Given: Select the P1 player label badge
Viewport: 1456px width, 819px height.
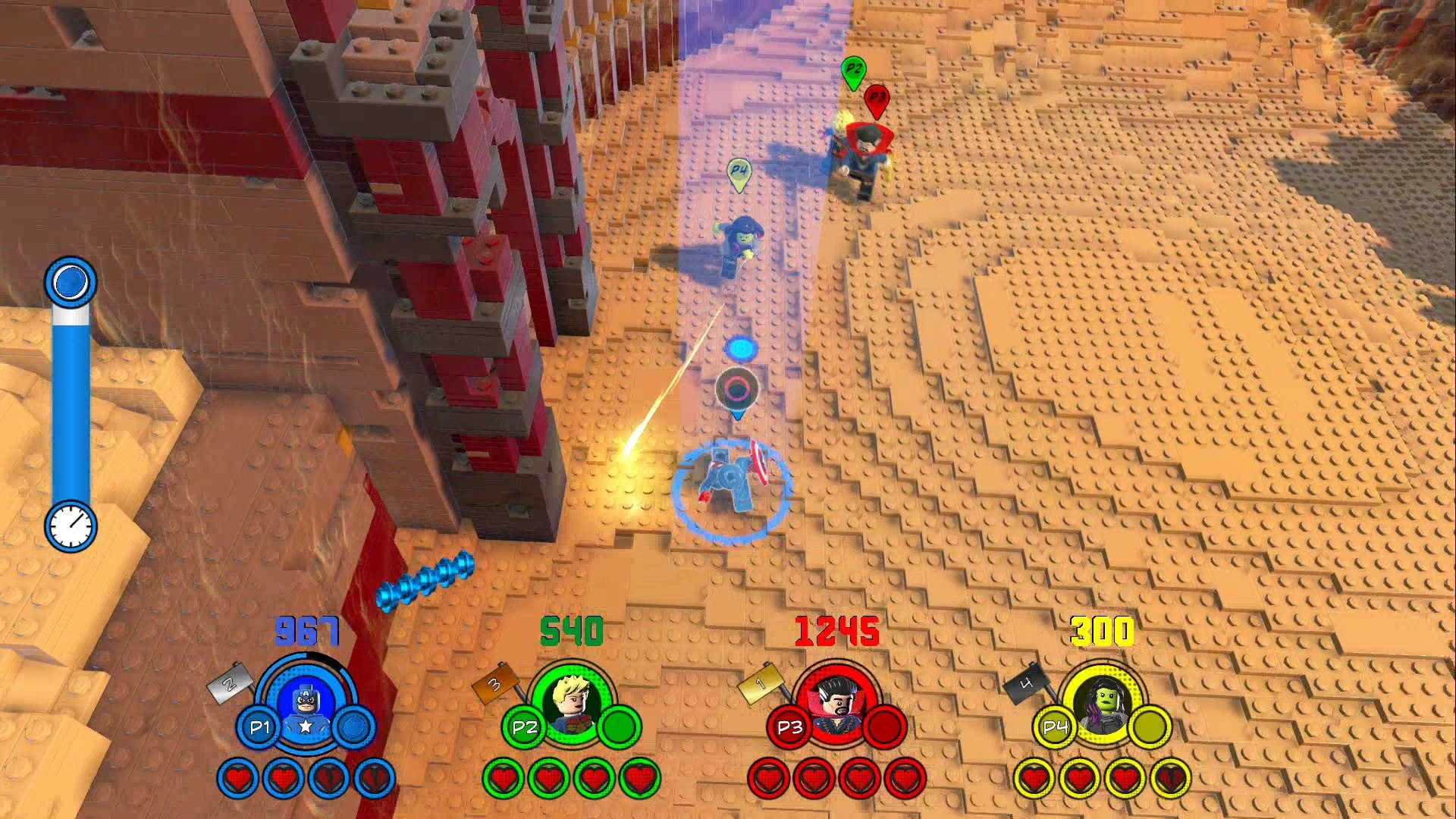Looking at the screenshot, I should click(261, 726).
